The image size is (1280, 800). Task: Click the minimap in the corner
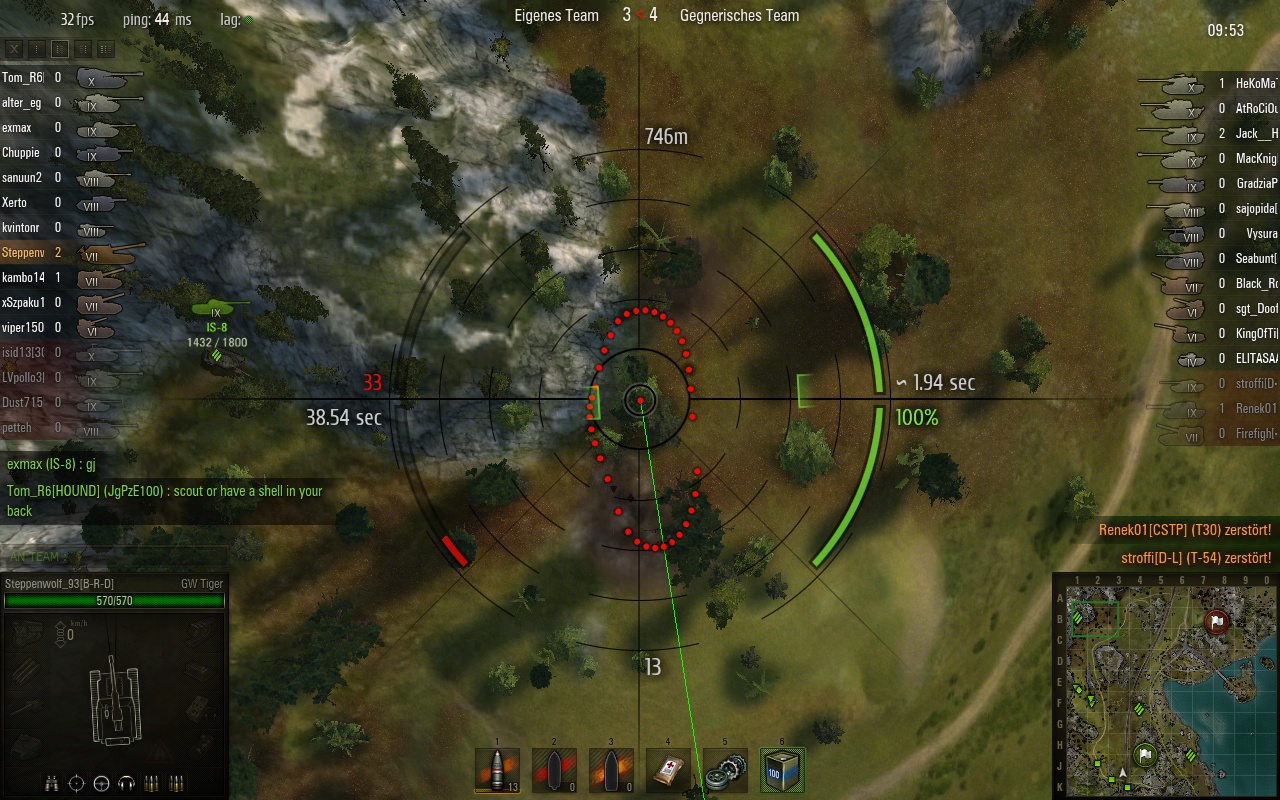[x=1165, y=687]
